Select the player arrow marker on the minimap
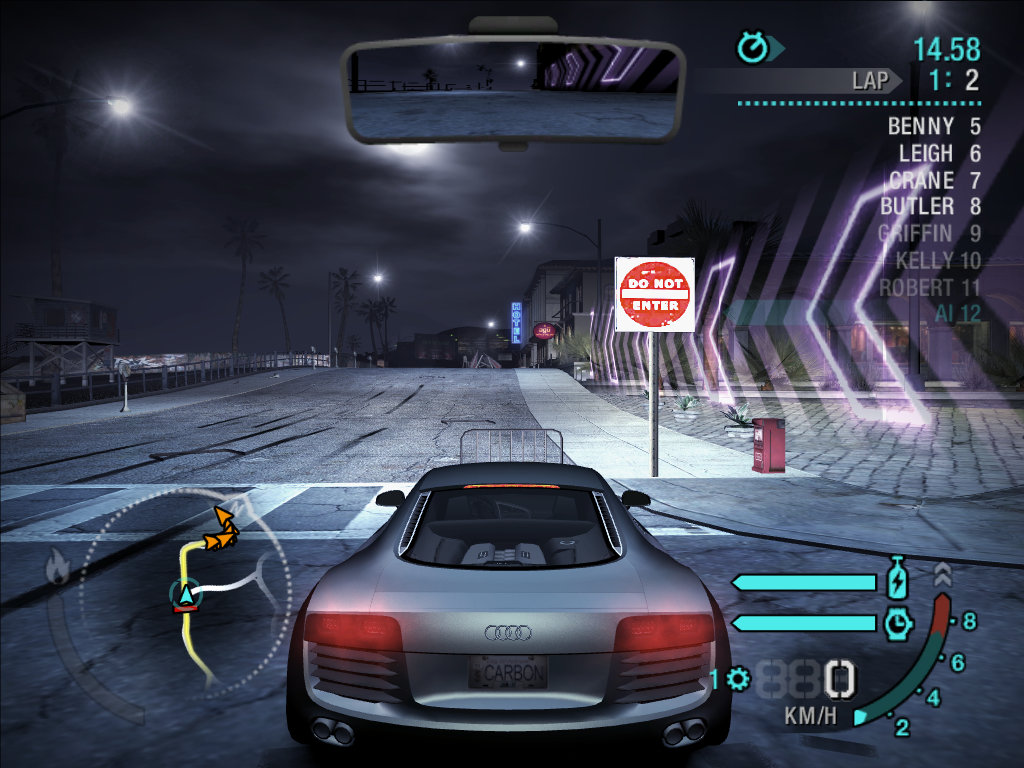 coord(186,594)
